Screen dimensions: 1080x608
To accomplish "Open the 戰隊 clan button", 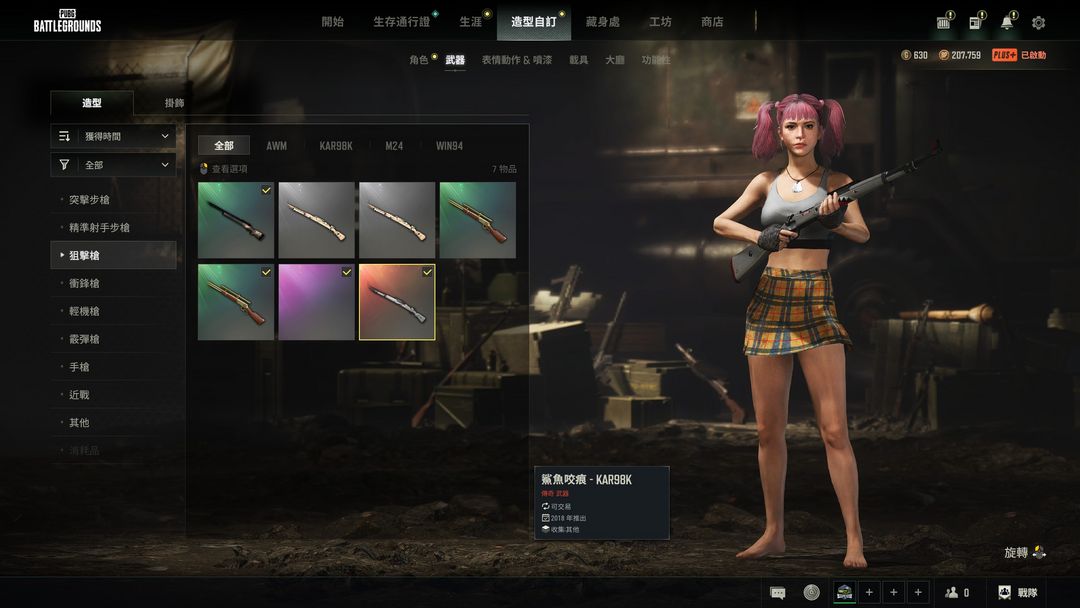I will coord(1018,593).
